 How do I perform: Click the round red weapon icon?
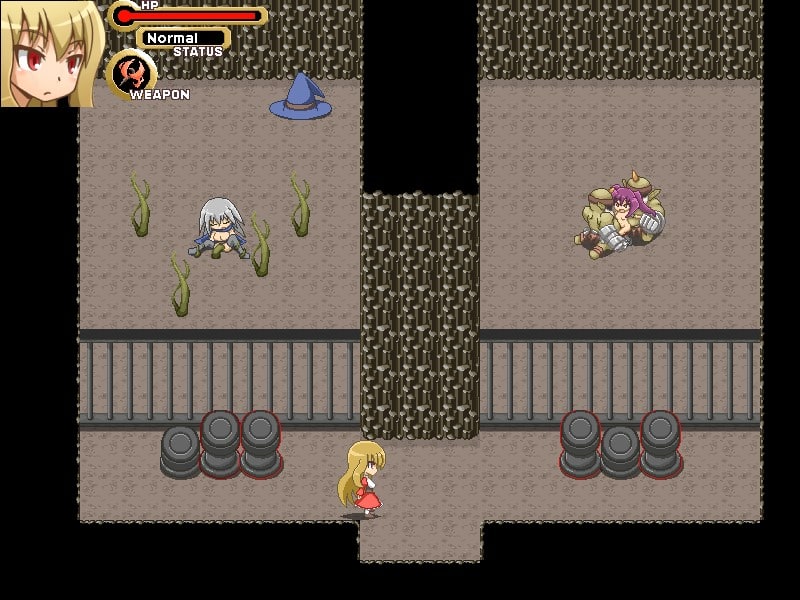coord(131,73)
